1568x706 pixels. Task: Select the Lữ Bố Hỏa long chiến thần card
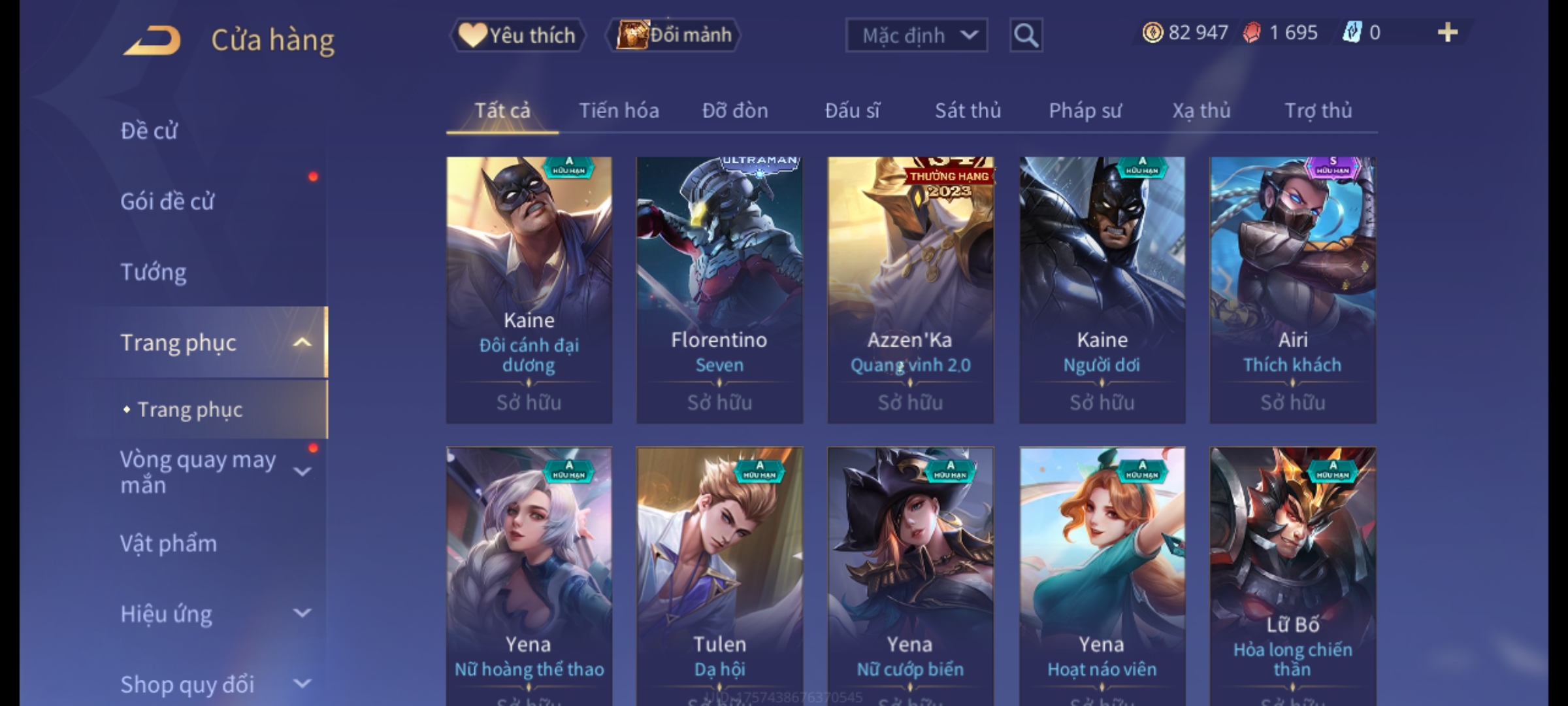coord(1292,575)
